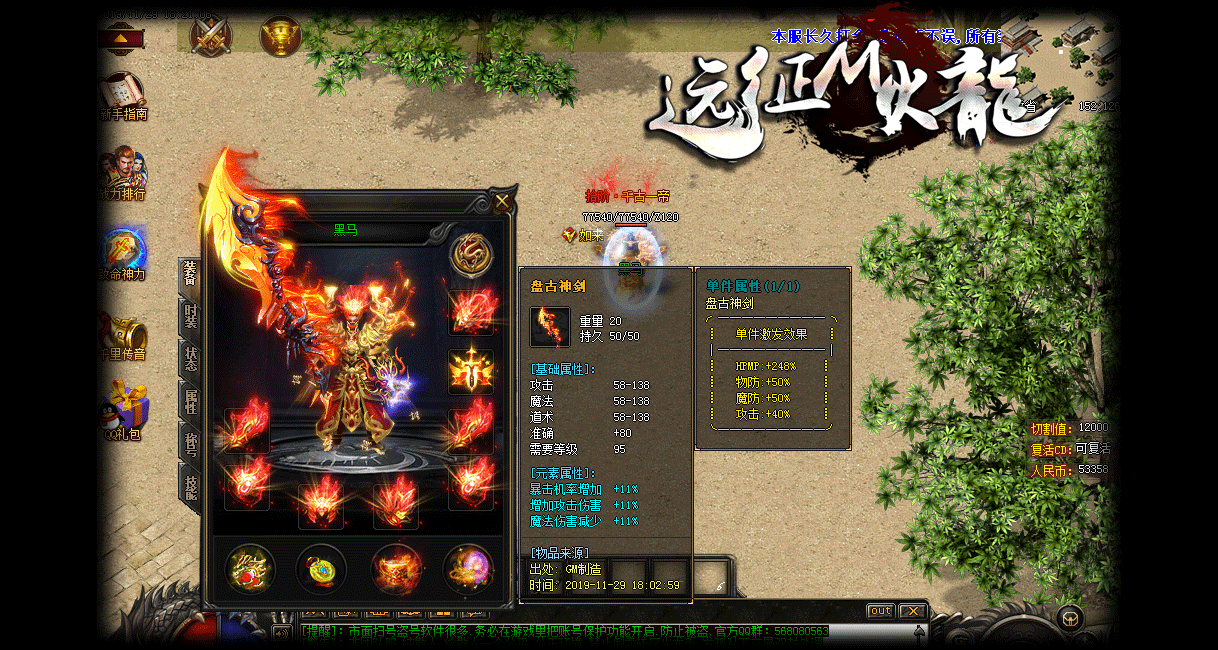1218x650 pixels.
Task: Select the purple swirl orb slot
Action: (467, 569)
